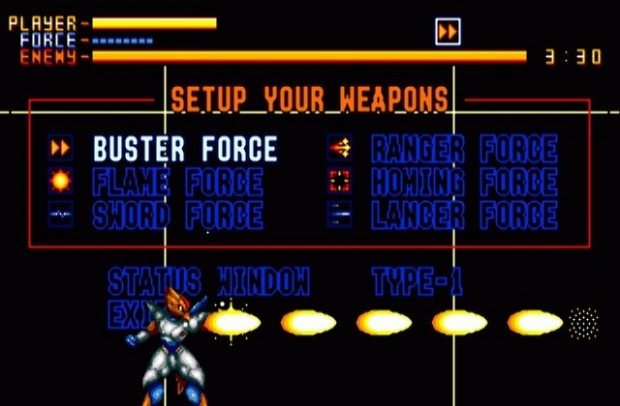The width and height of the screenshot is (620, 406).
Task: Open the Status Window option
Action: [209, 281]
